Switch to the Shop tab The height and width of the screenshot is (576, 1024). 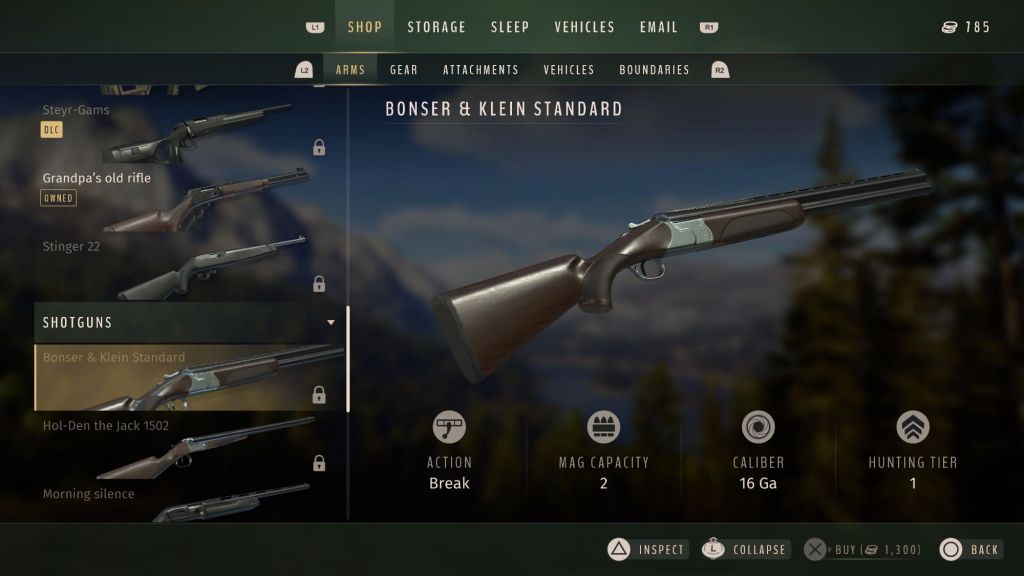pos(364,27)
